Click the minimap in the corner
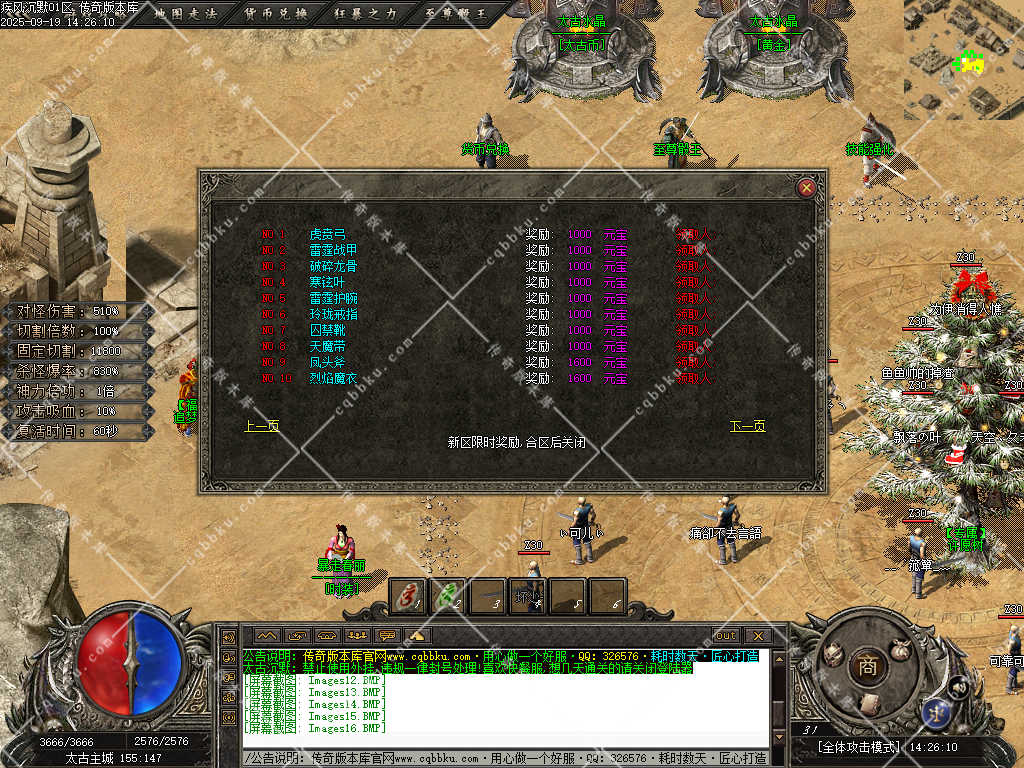This screenshot has height=768, width=1024. [963, 60]
